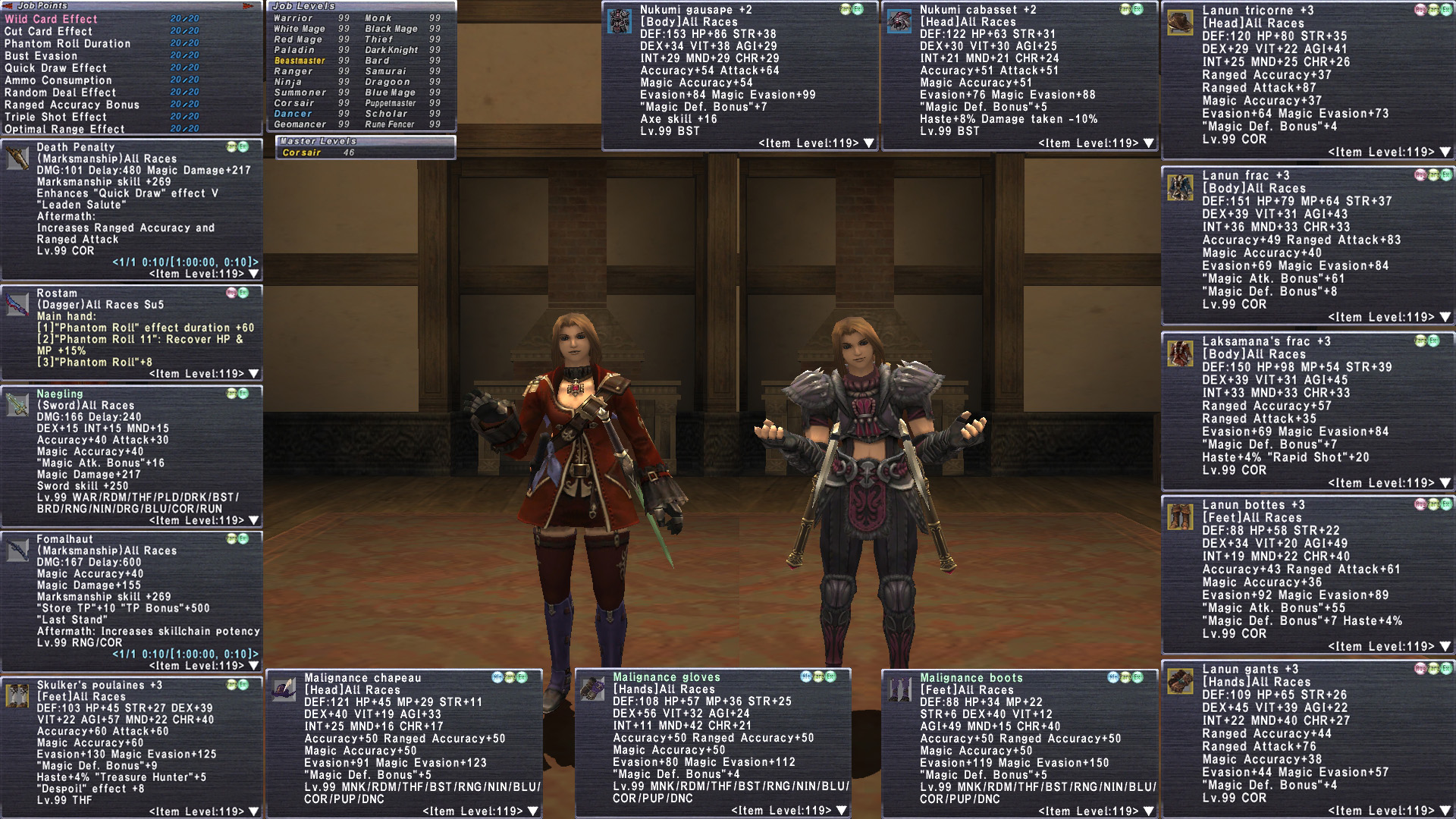The height and width of the screenshot is (819, 1456).
Task: Click the Rostam dagger icon
Action: pyautogui.click(x=17, y=303)
